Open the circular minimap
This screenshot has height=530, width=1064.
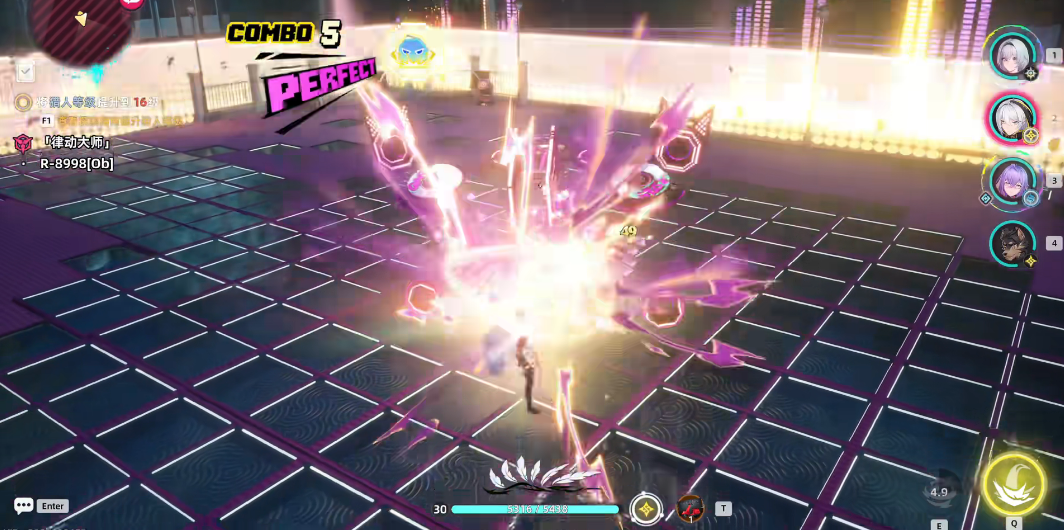coord(80,28)
